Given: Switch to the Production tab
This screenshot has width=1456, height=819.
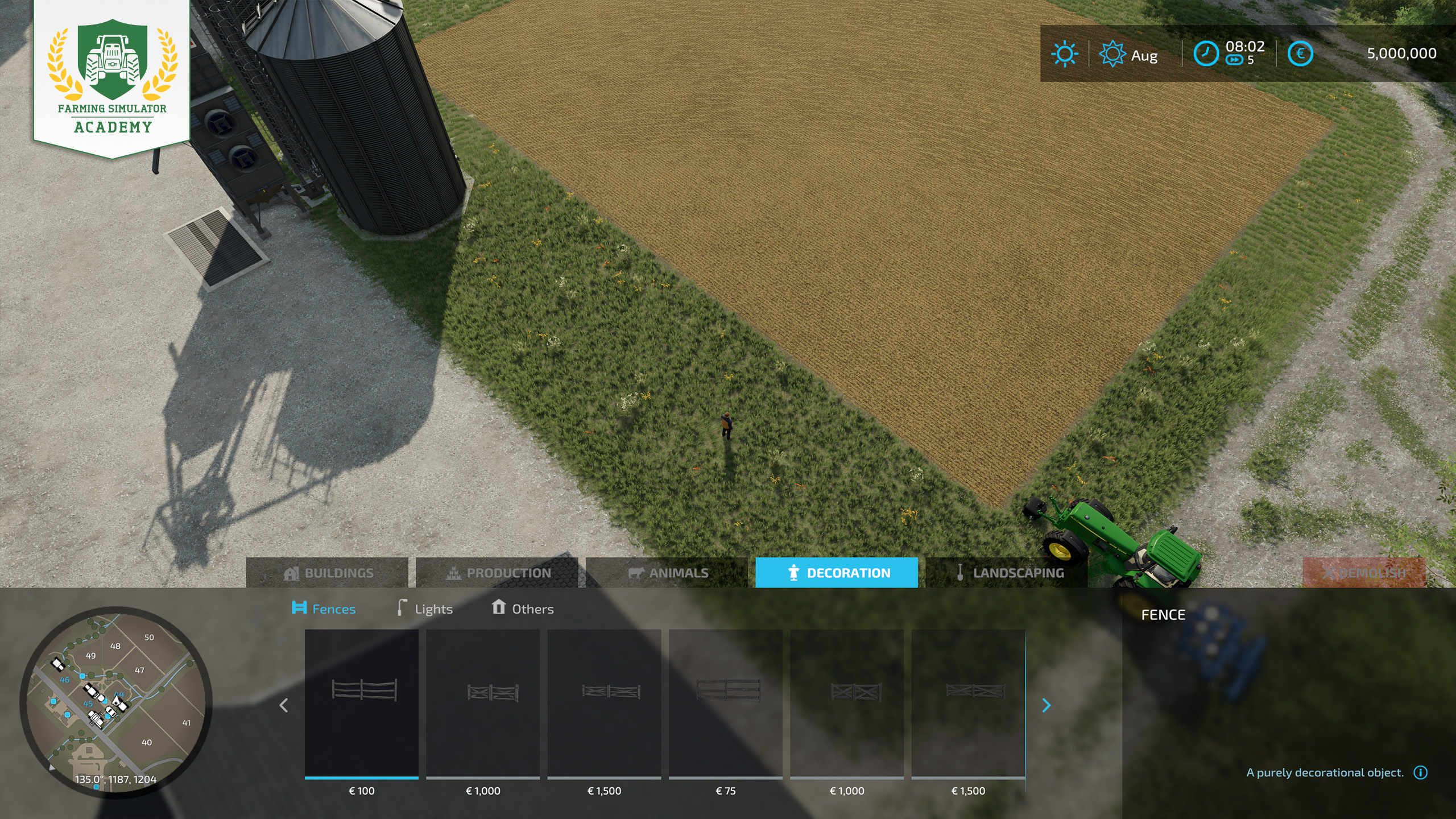Looking at the screenshot, I should (497, 573).
